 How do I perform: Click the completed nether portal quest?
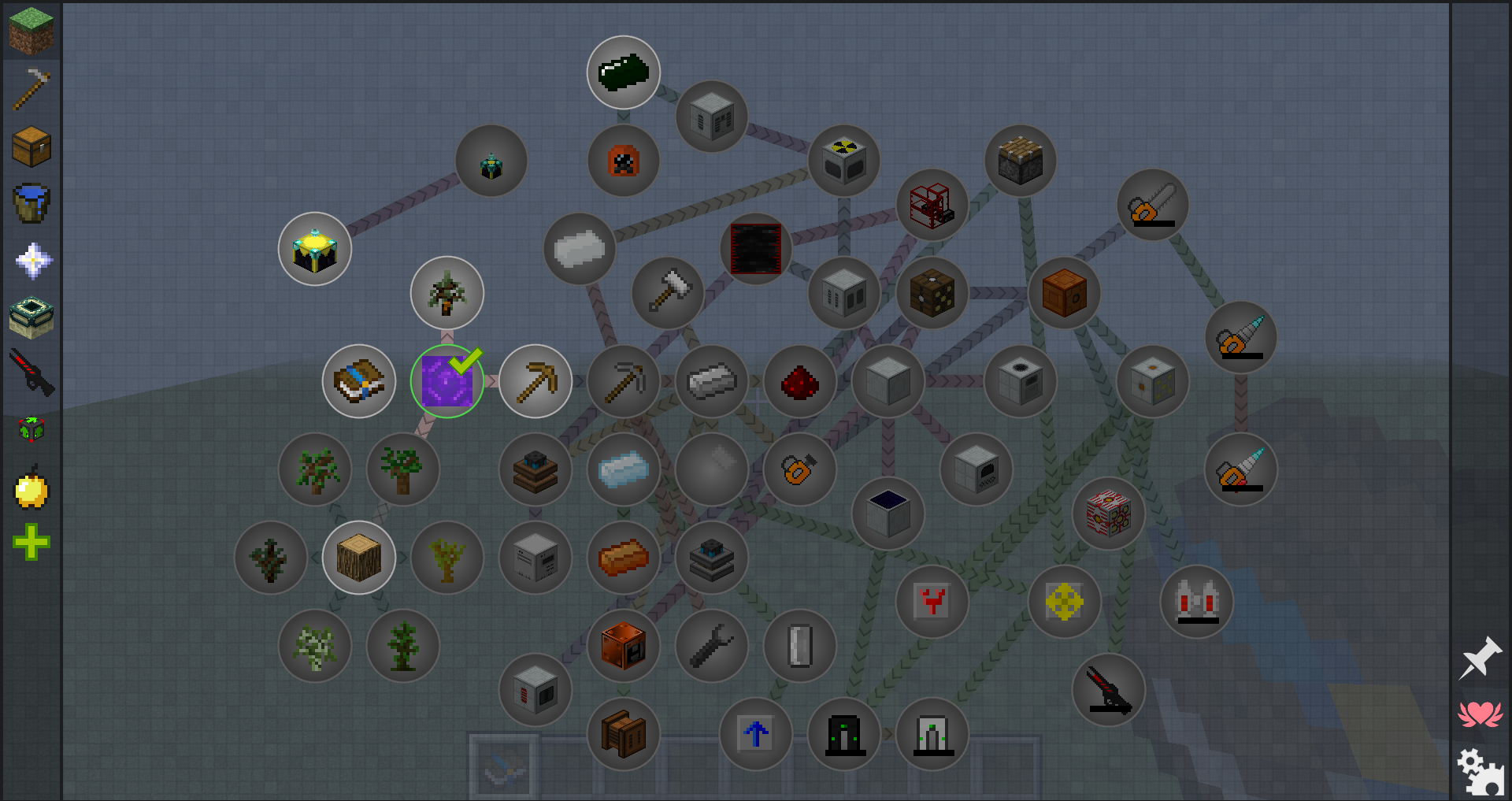click(447, 381)
